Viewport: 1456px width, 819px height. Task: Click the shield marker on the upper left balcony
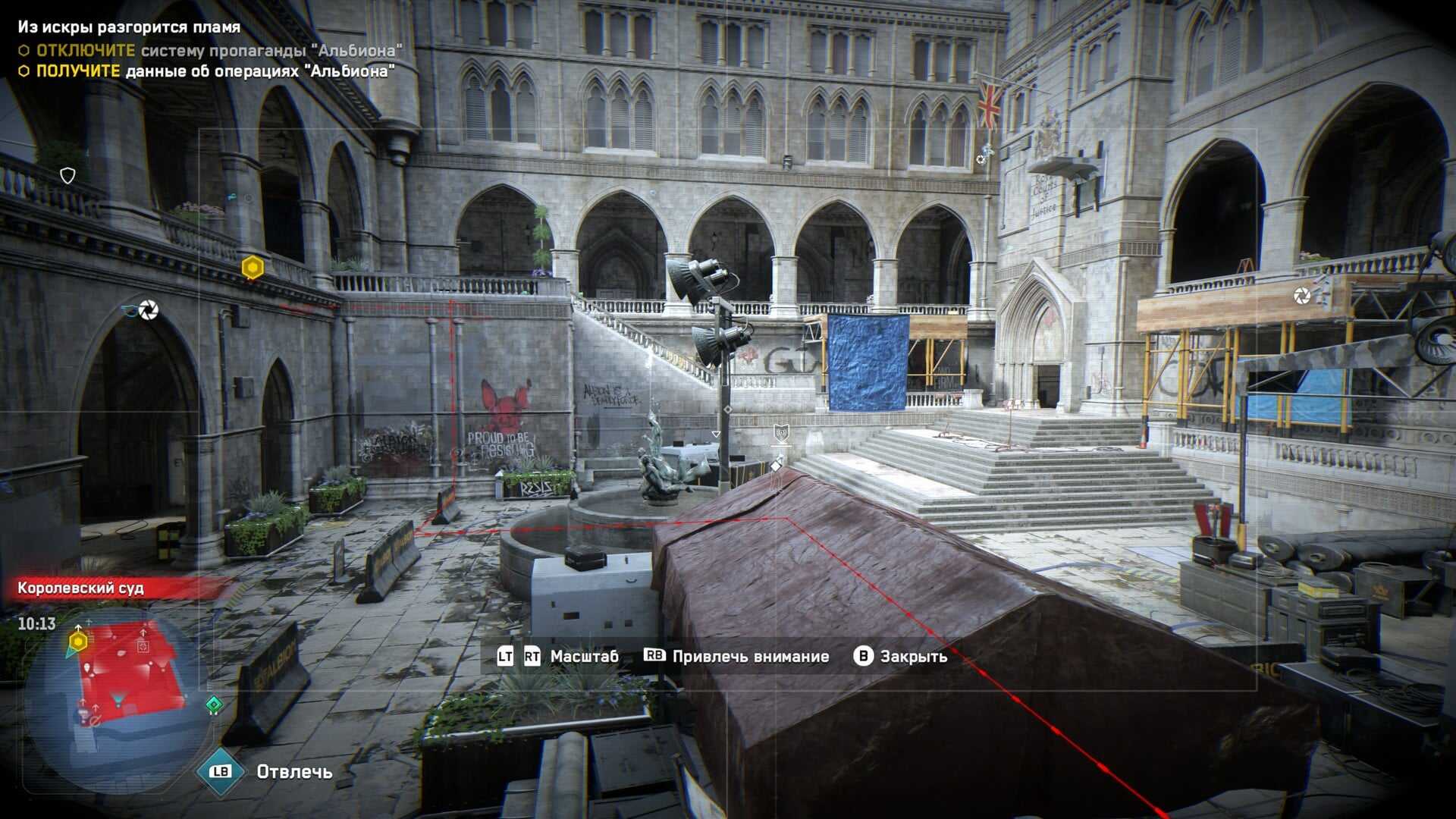[x=67, y=176]
